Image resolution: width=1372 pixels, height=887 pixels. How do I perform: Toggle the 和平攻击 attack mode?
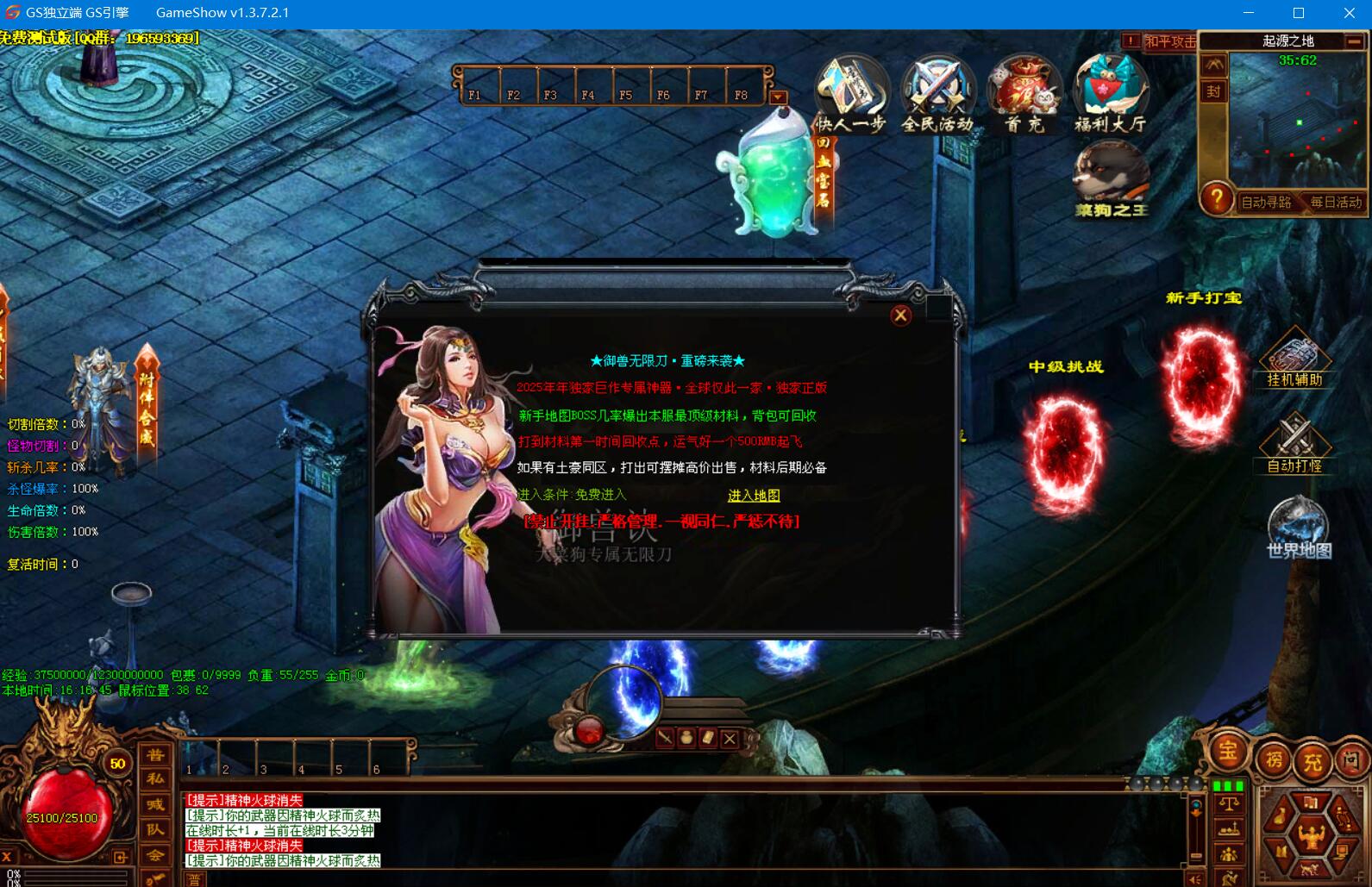(x=1168, y=41)
